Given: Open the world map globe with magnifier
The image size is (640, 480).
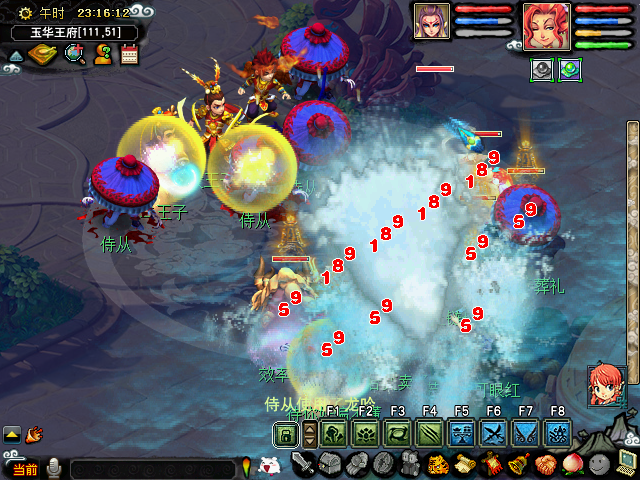Looking at the screenshot, I should click(75, 54).
